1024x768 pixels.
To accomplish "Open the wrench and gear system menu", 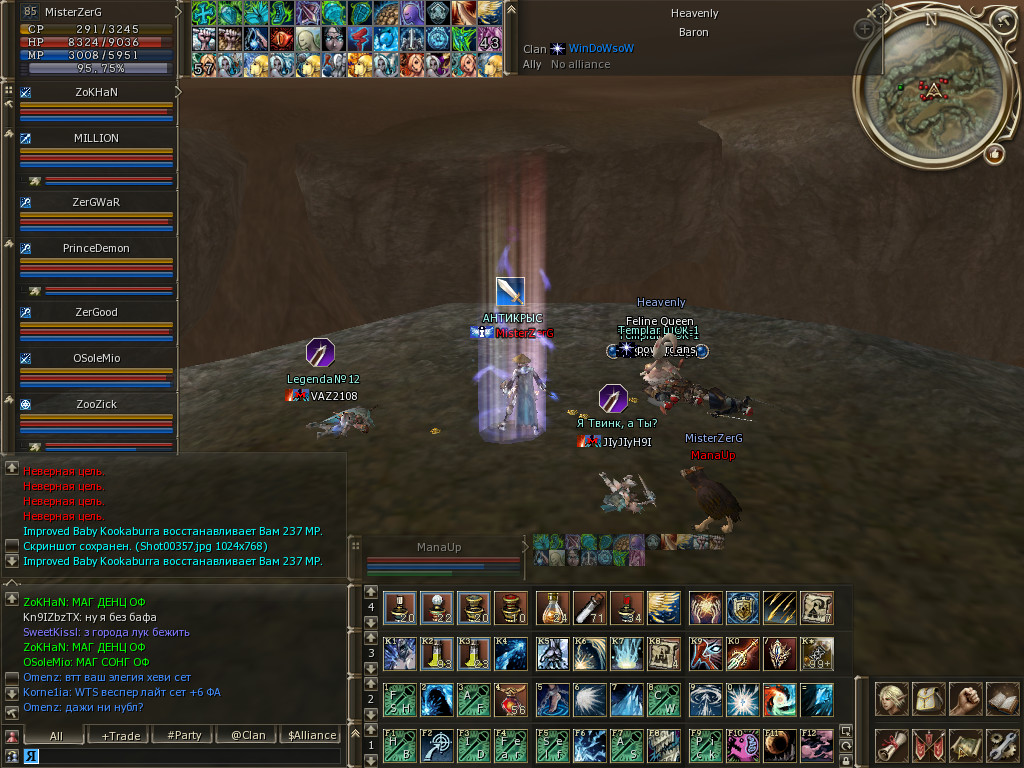I will [1002, 745].
